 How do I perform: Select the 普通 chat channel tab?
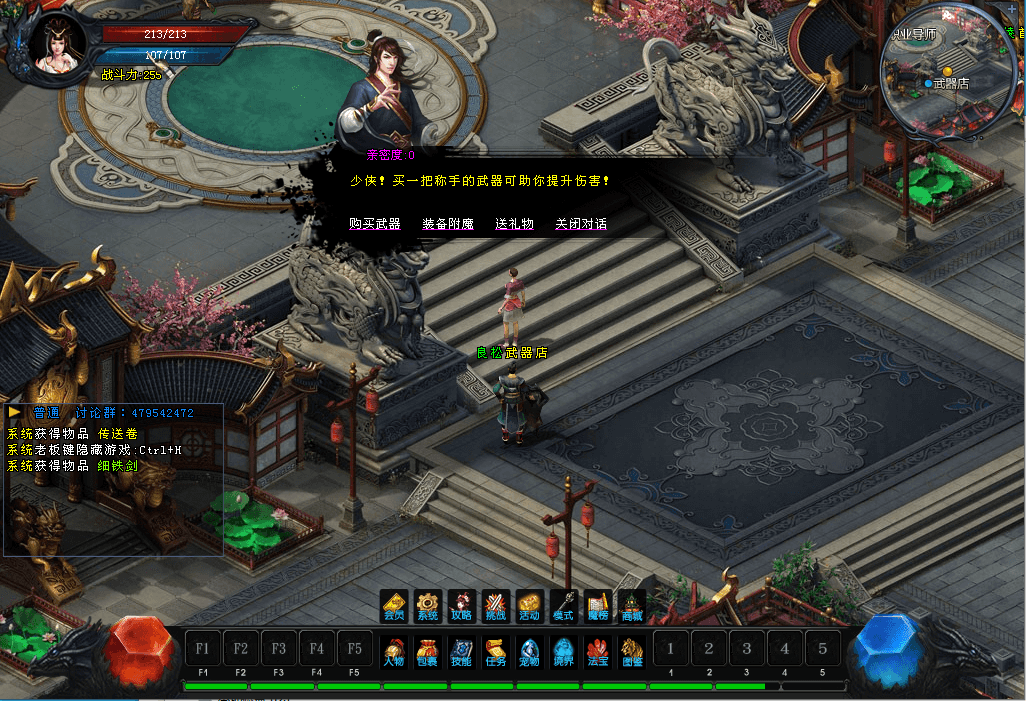[x=46, y=412]
